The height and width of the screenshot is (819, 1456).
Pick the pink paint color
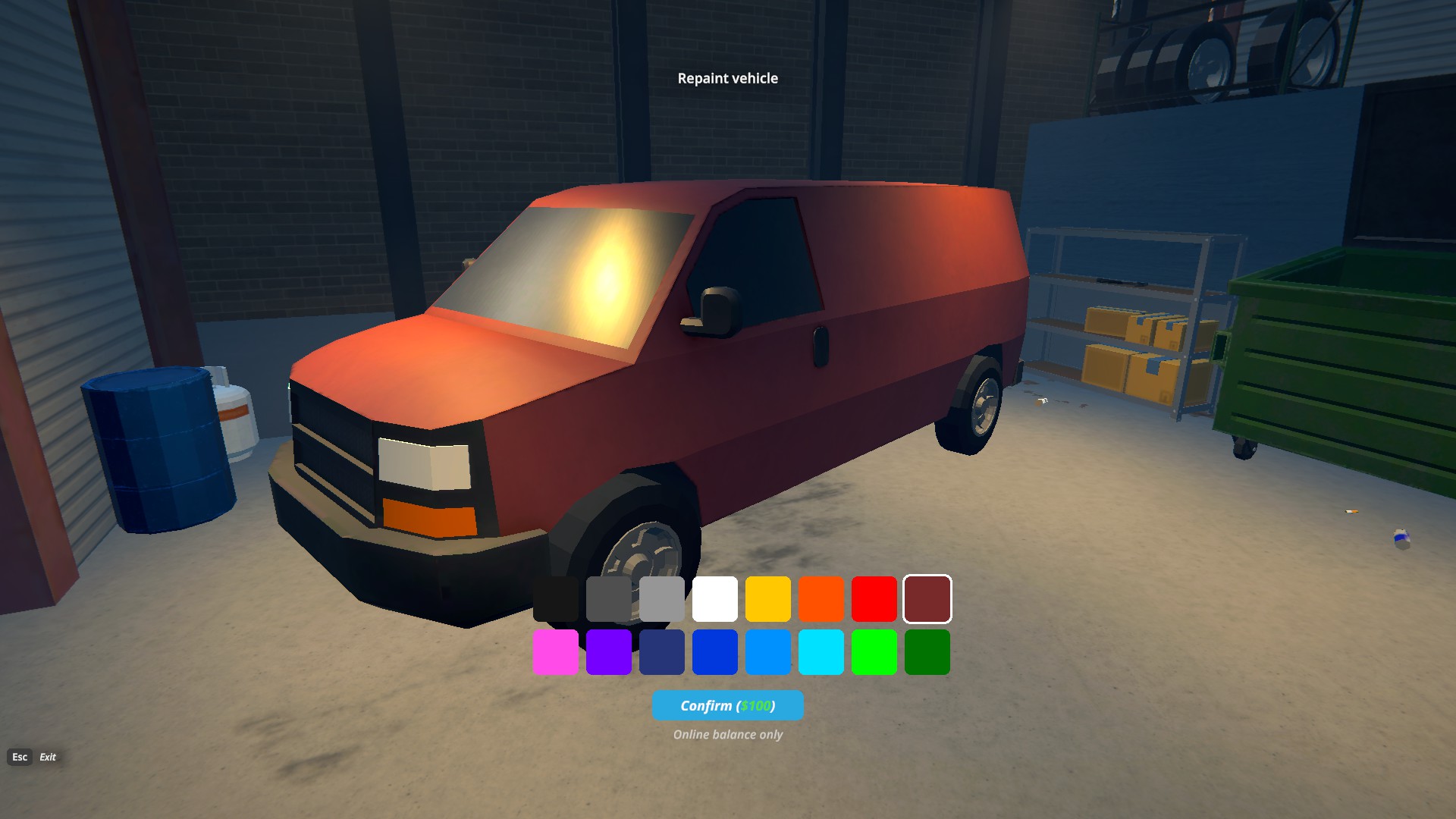556,652
